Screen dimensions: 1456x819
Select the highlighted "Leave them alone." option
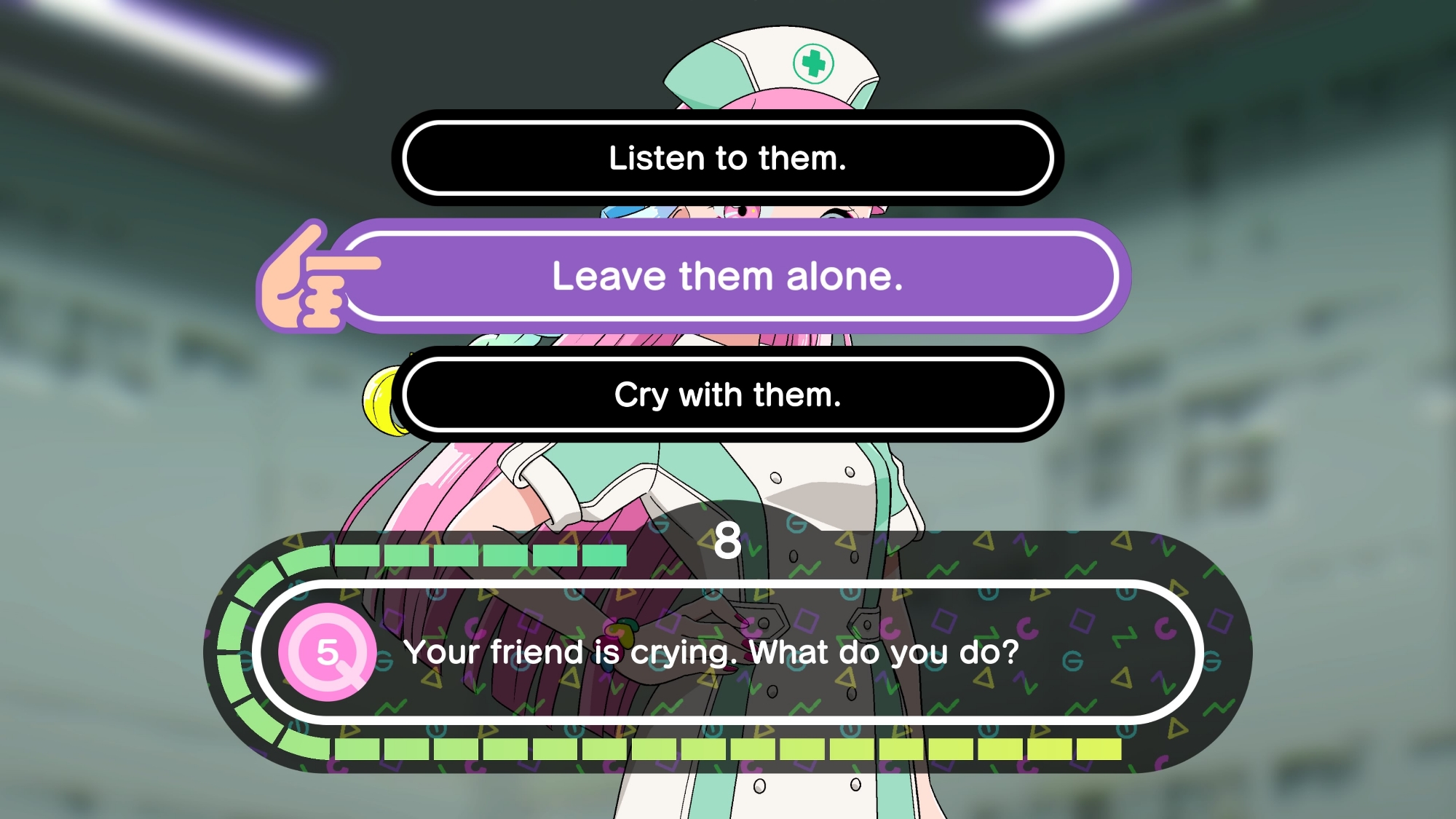727,277
